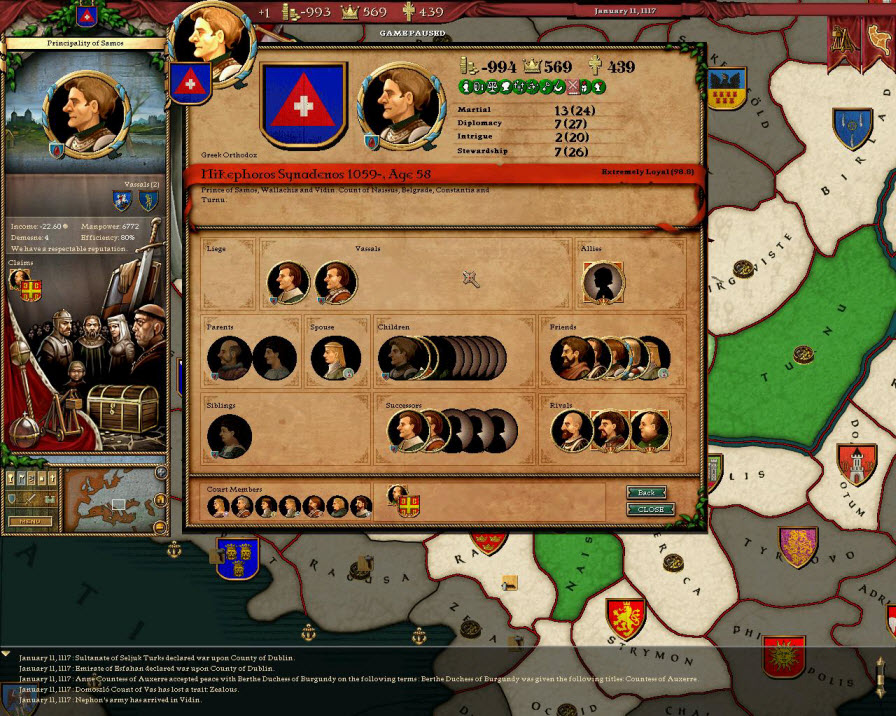Select the eldest child portrait
The width and height of the screenshot is (896, 716).
398,358
